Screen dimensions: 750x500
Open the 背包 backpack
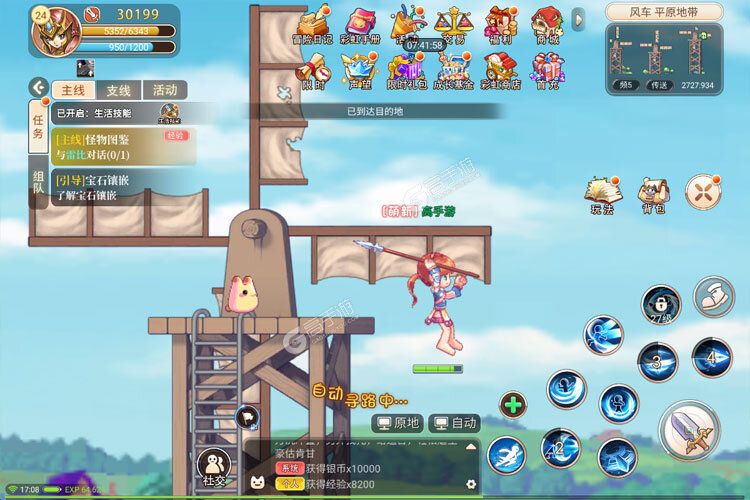coord(655,194)
